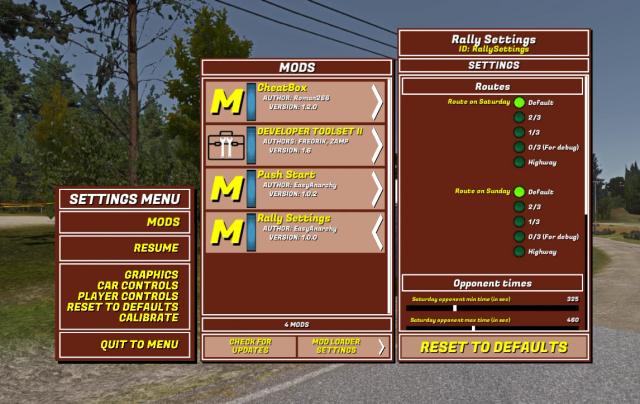Viewport: 640px width, 404px height.
Task: Reset rally settings to defaults
Action: tap(493, 347)
